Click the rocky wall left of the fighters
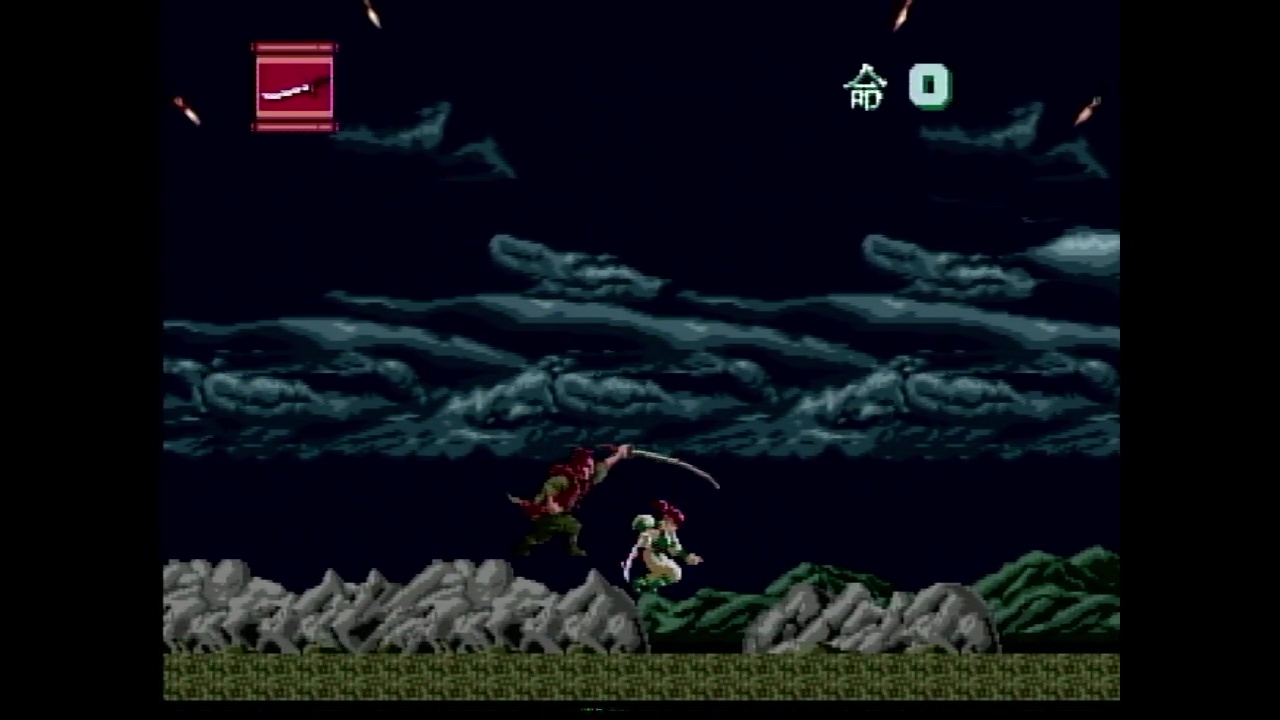 point(400,610)
